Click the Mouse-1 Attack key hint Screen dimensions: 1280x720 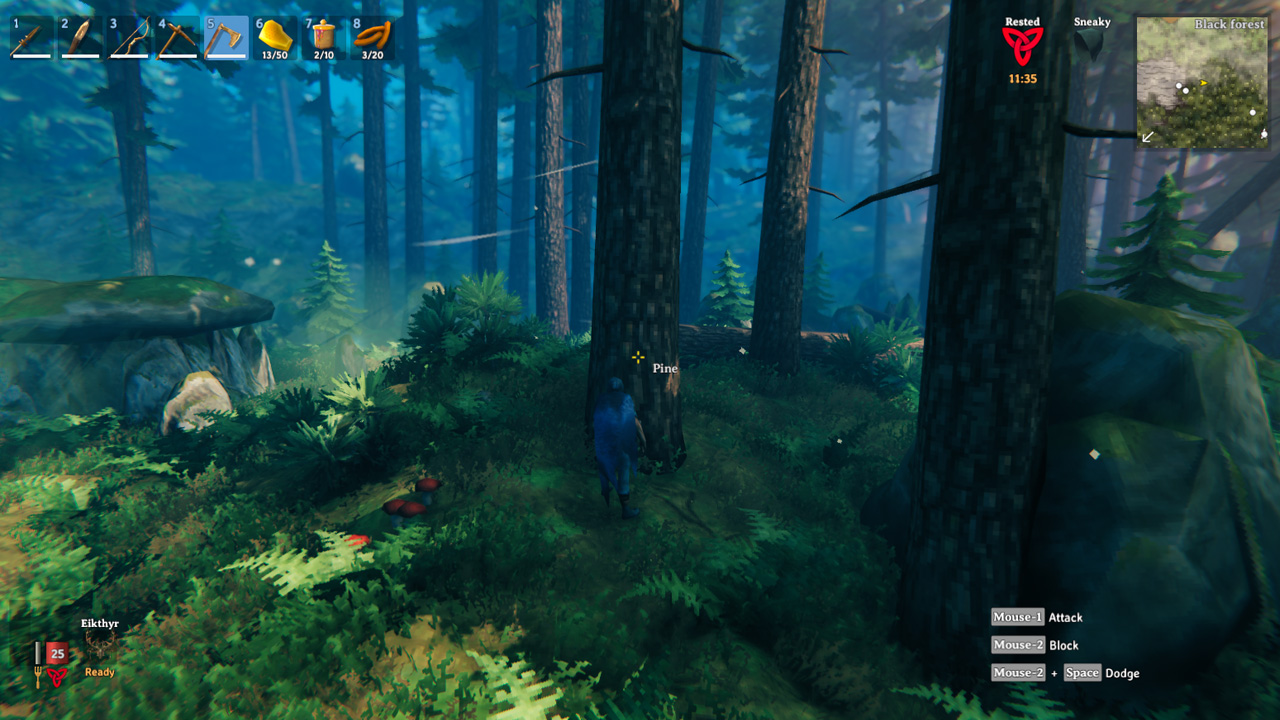point(1039,617)
